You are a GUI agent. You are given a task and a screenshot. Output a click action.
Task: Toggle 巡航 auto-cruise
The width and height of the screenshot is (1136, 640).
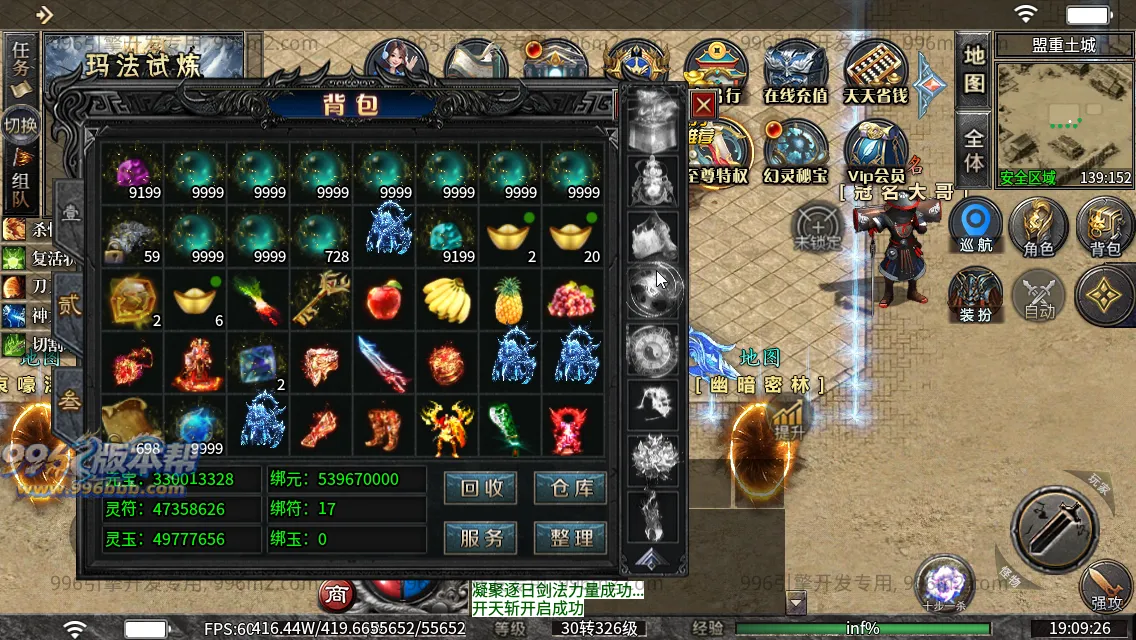[974, 225]
